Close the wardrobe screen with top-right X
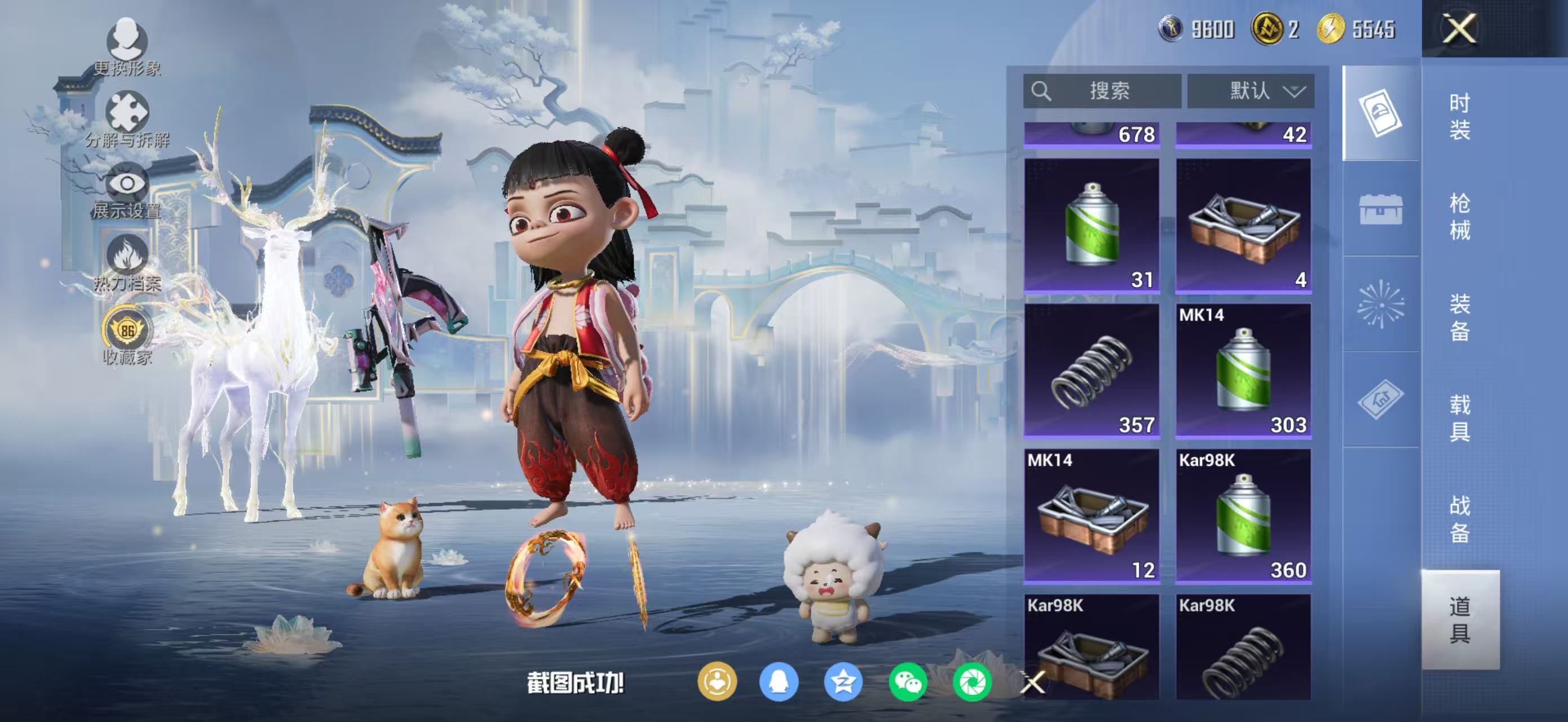The width and height of the screenshot is (1568, 722). point(1459,29)
